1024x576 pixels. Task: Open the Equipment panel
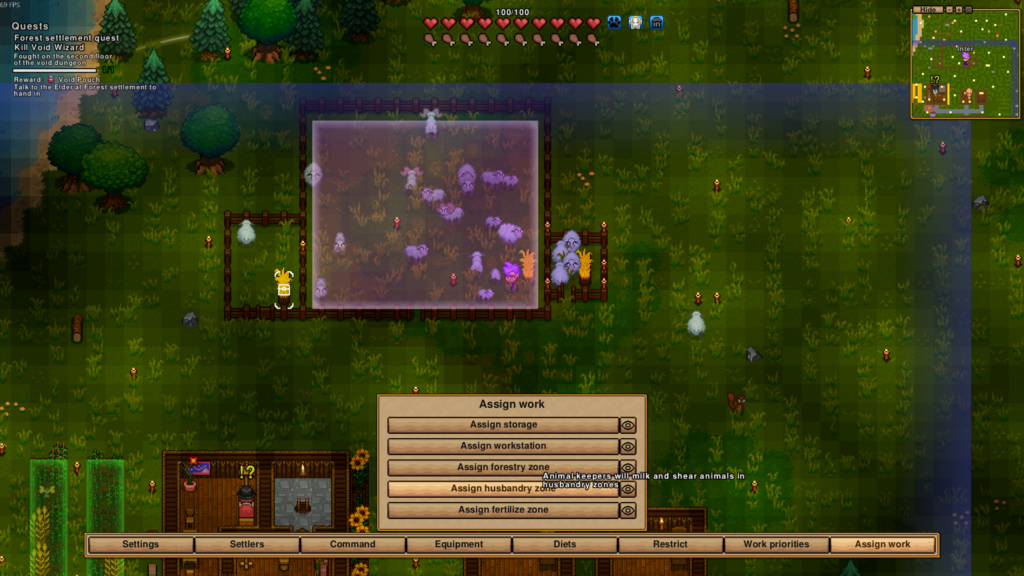[x=459, y=544]
